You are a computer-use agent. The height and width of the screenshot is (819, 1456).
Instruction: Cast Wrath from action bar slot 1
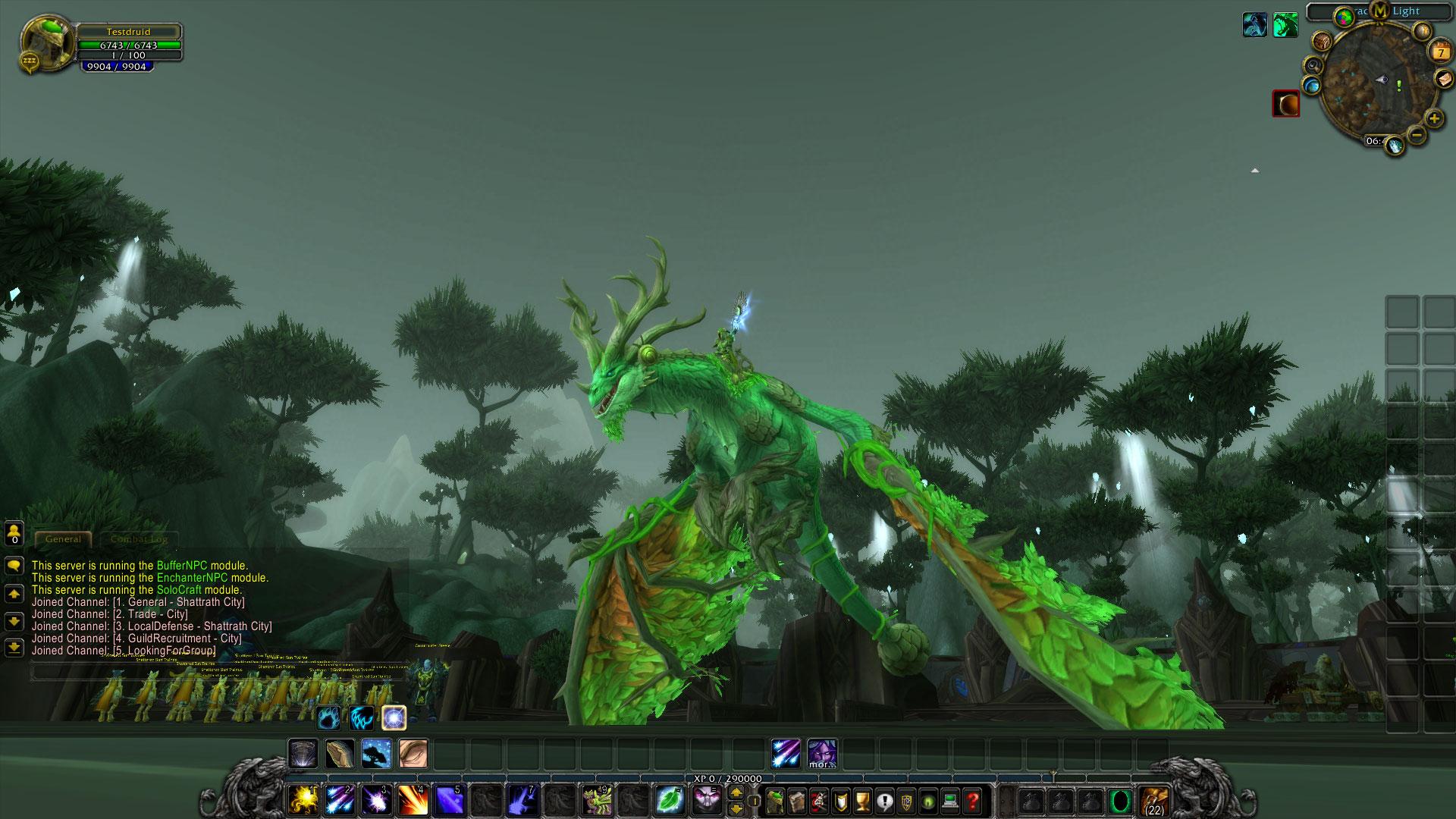pyautogui.click(x=302, y=799)
